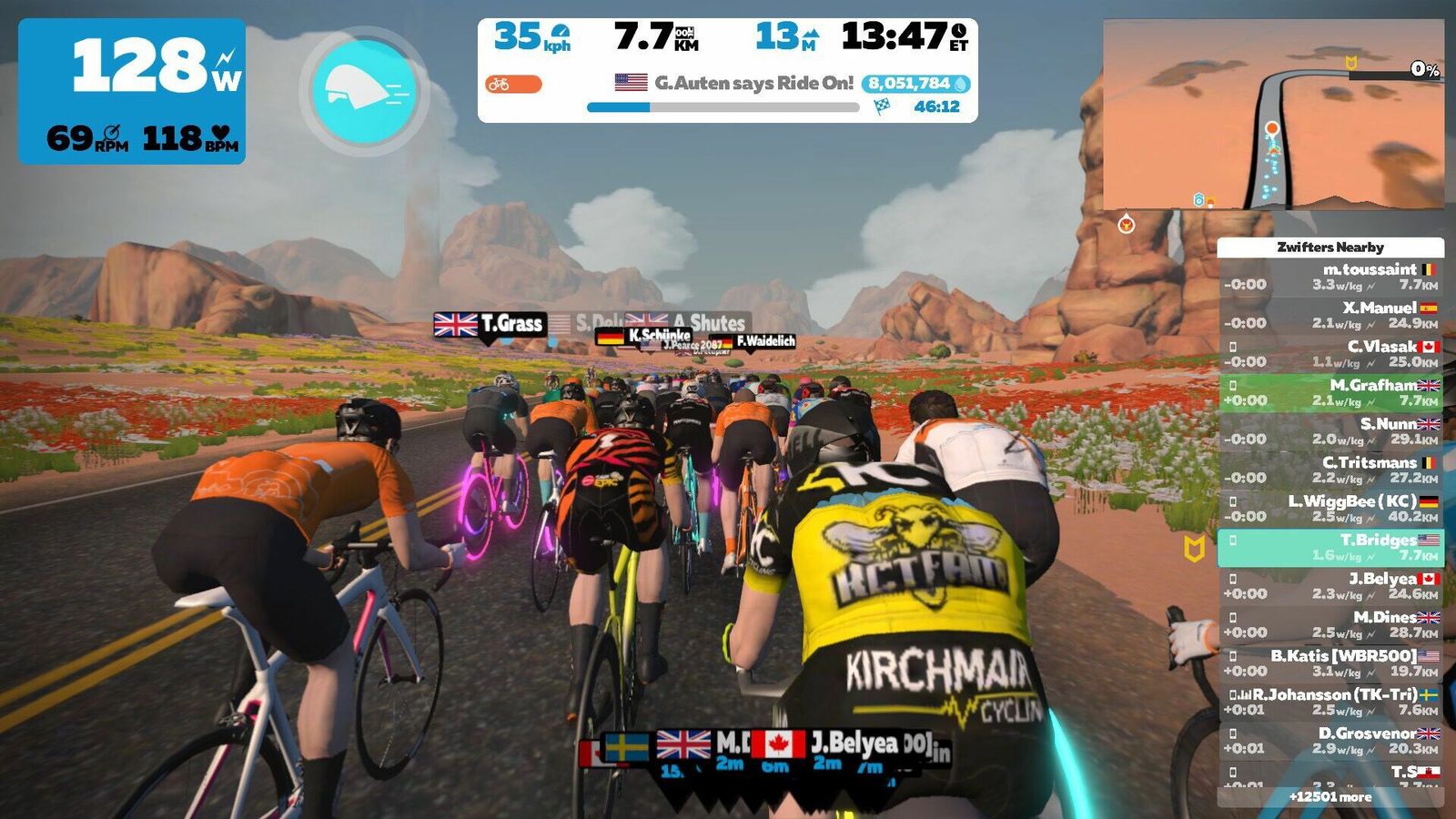Activate the aero helmet power-up
1456x819 pixels.
point(364,91)
